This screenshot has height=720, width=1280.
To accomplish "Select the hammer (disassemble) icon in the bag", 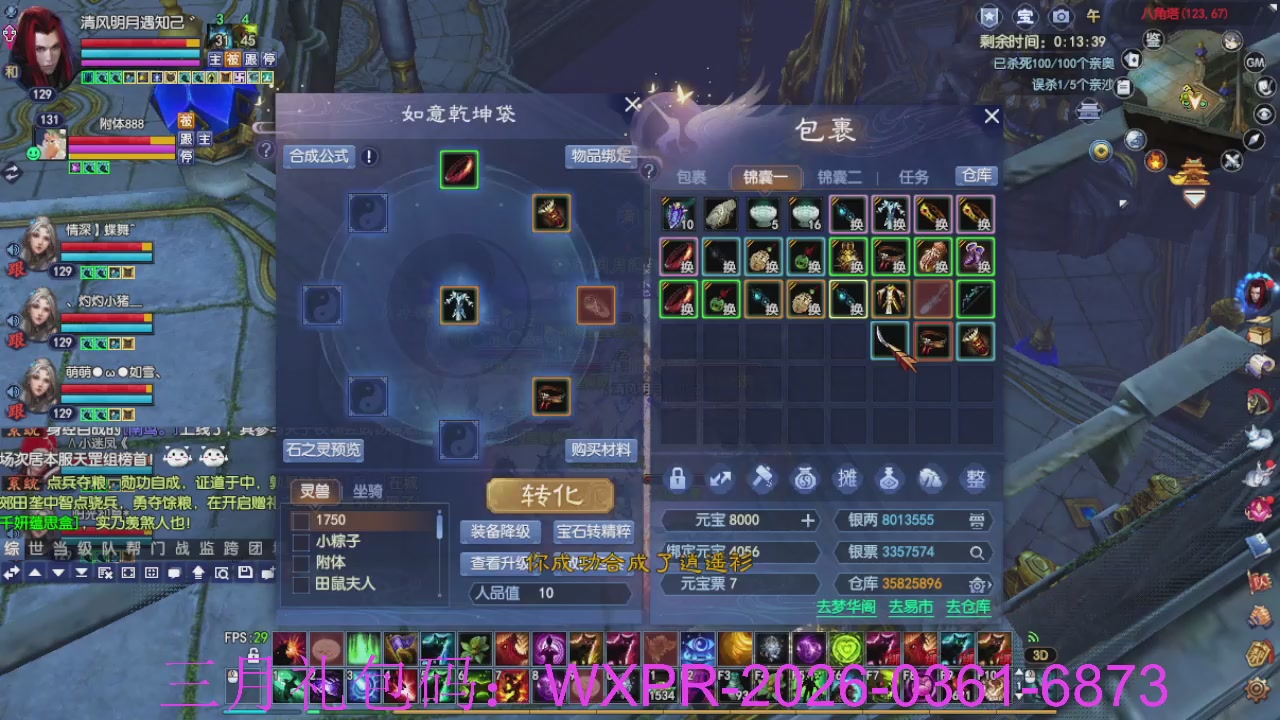I will 762,479.
